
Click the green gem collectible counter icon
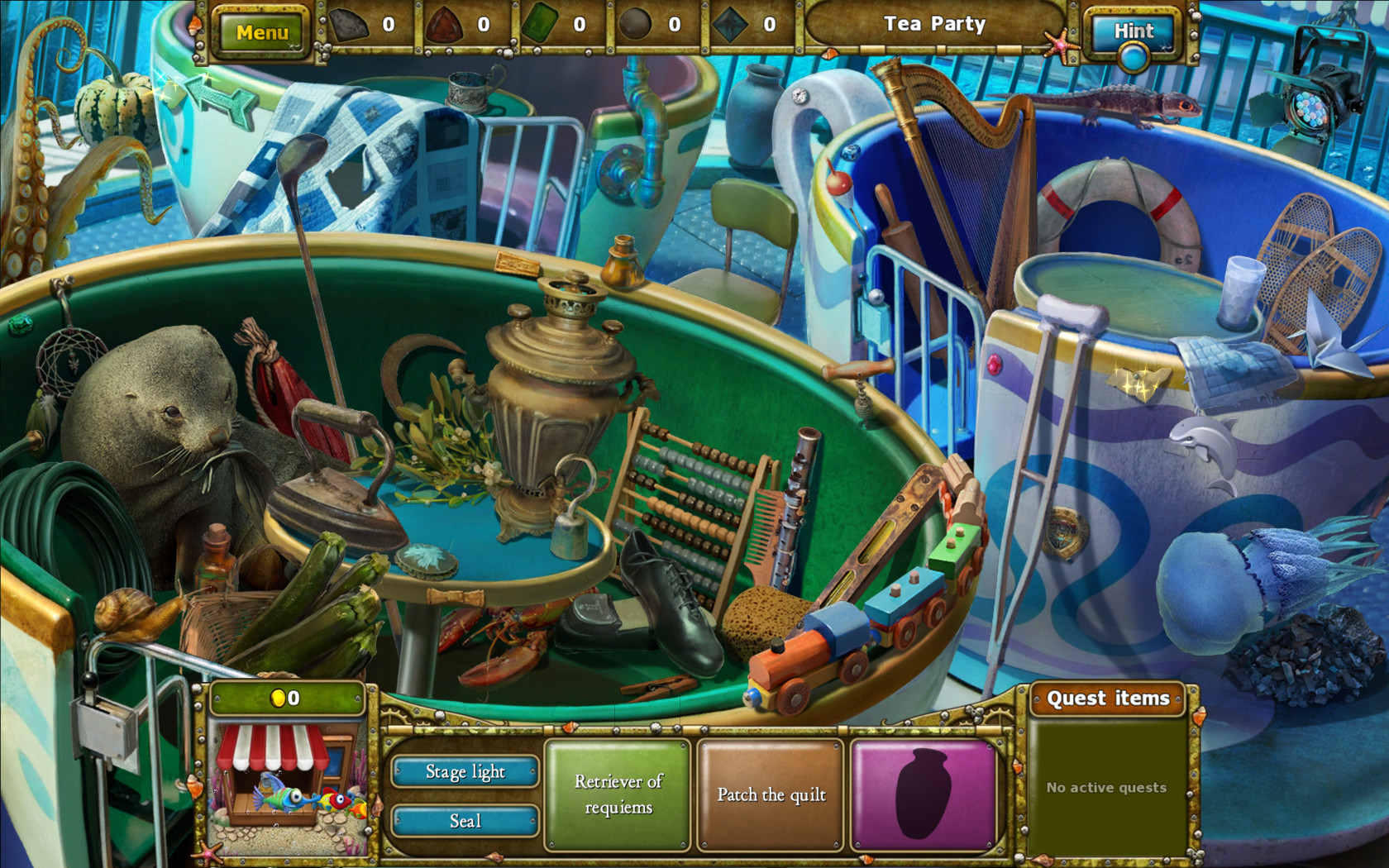(x=539, y=23)
